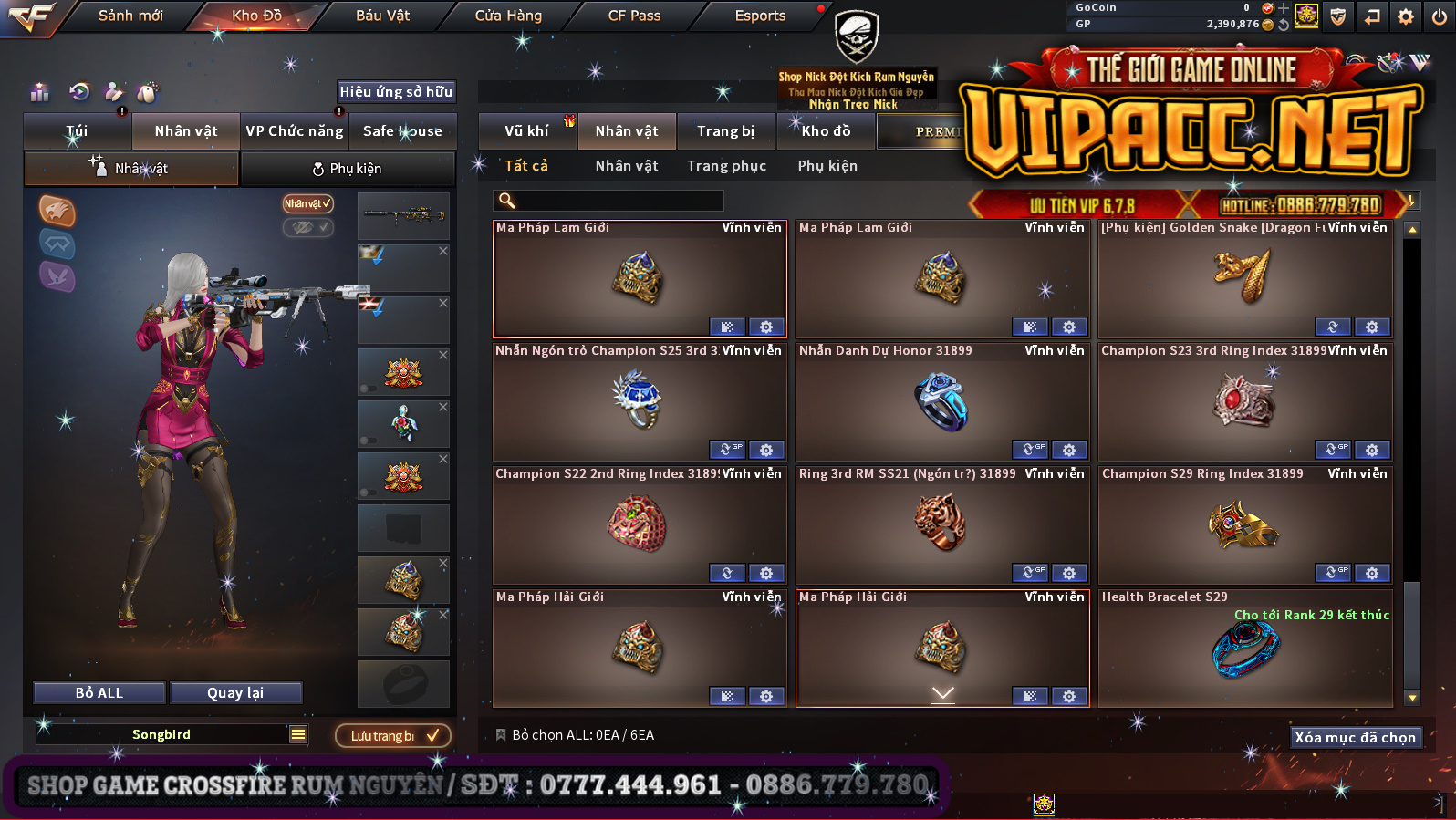Image resolution: width=1456 pixels, height=820 pixels.
Task: Choose the Phụ kiện sub-tab on the left
Action: tap(347, 169)
